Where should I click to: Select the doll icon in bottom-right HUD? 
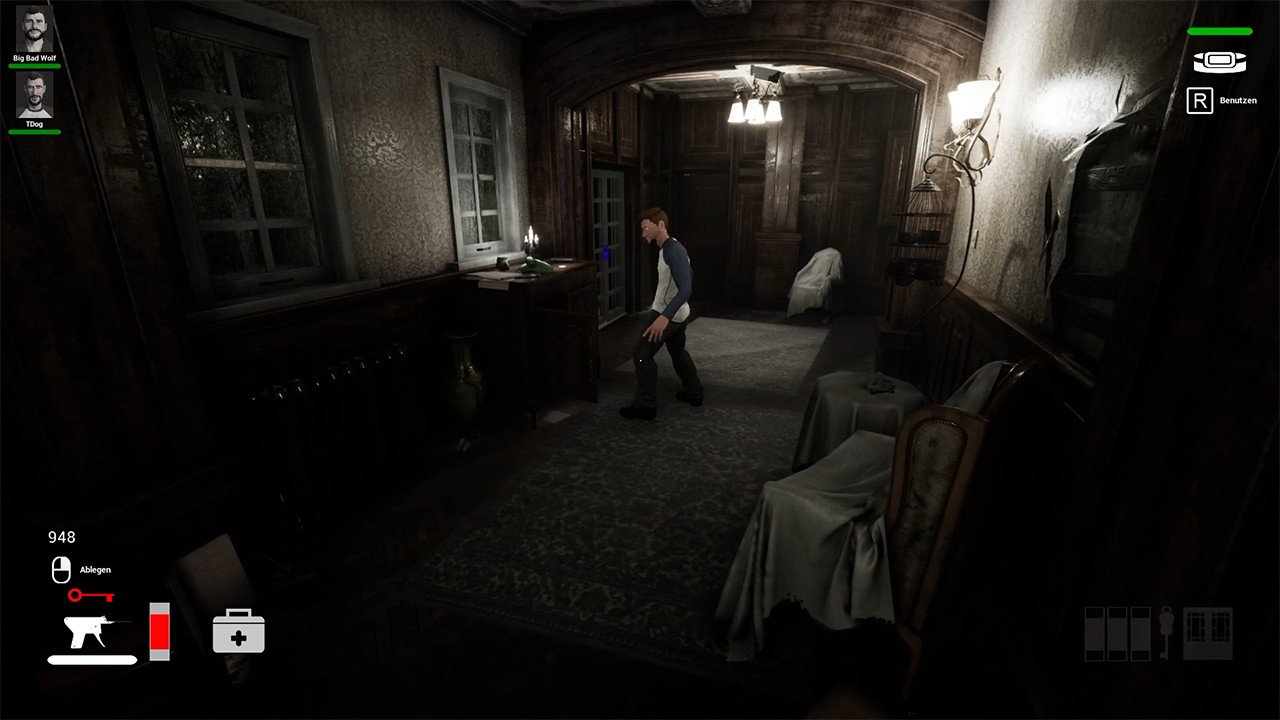click(1168, 632)
